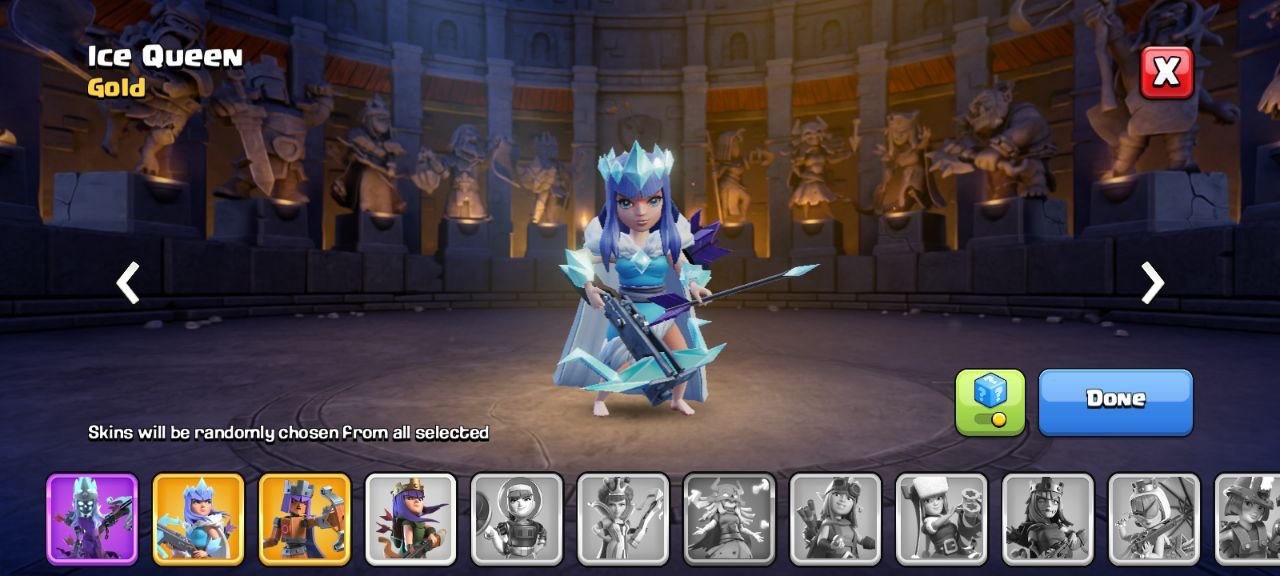Select the purple-framed dark queen skin
1280x576 pixels.
[x=92, y=518]
